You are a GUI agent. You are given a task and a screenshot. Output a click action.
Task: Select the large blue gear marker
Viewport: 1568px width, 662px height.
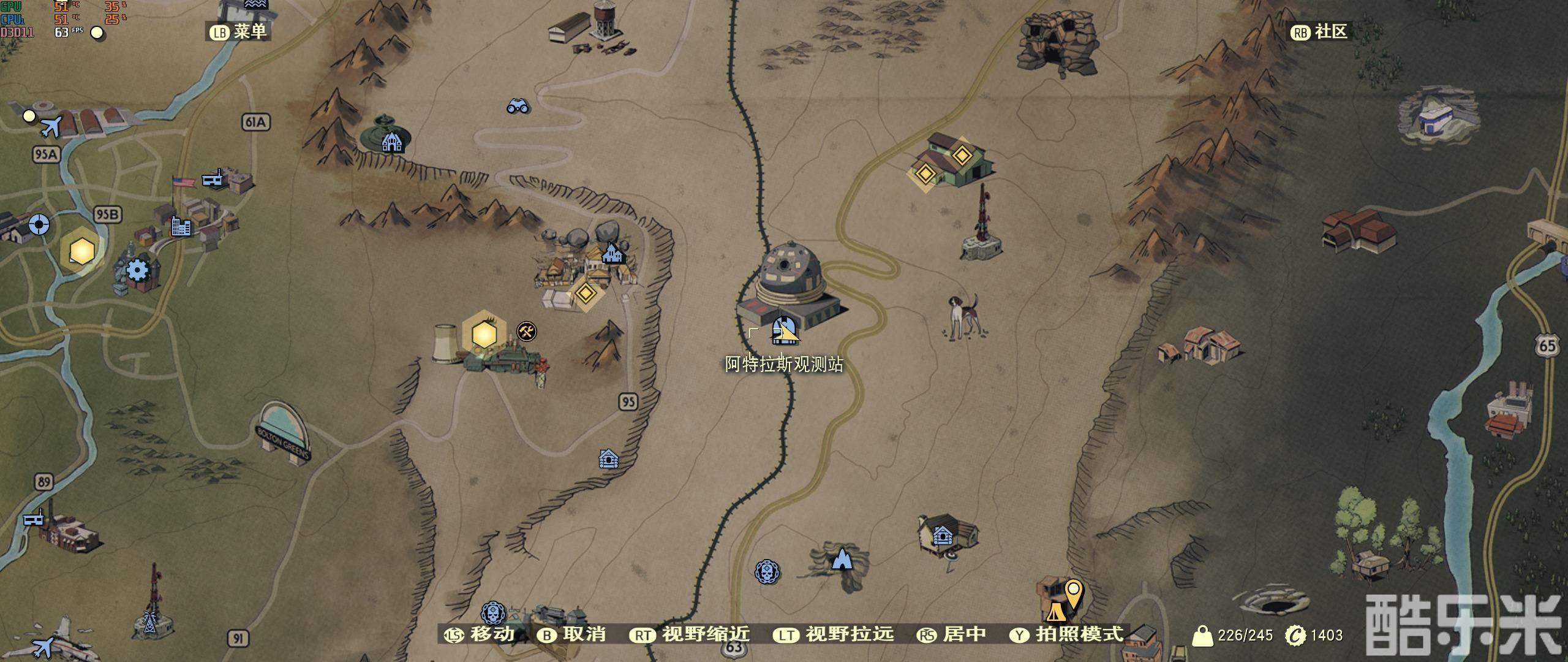137,270
